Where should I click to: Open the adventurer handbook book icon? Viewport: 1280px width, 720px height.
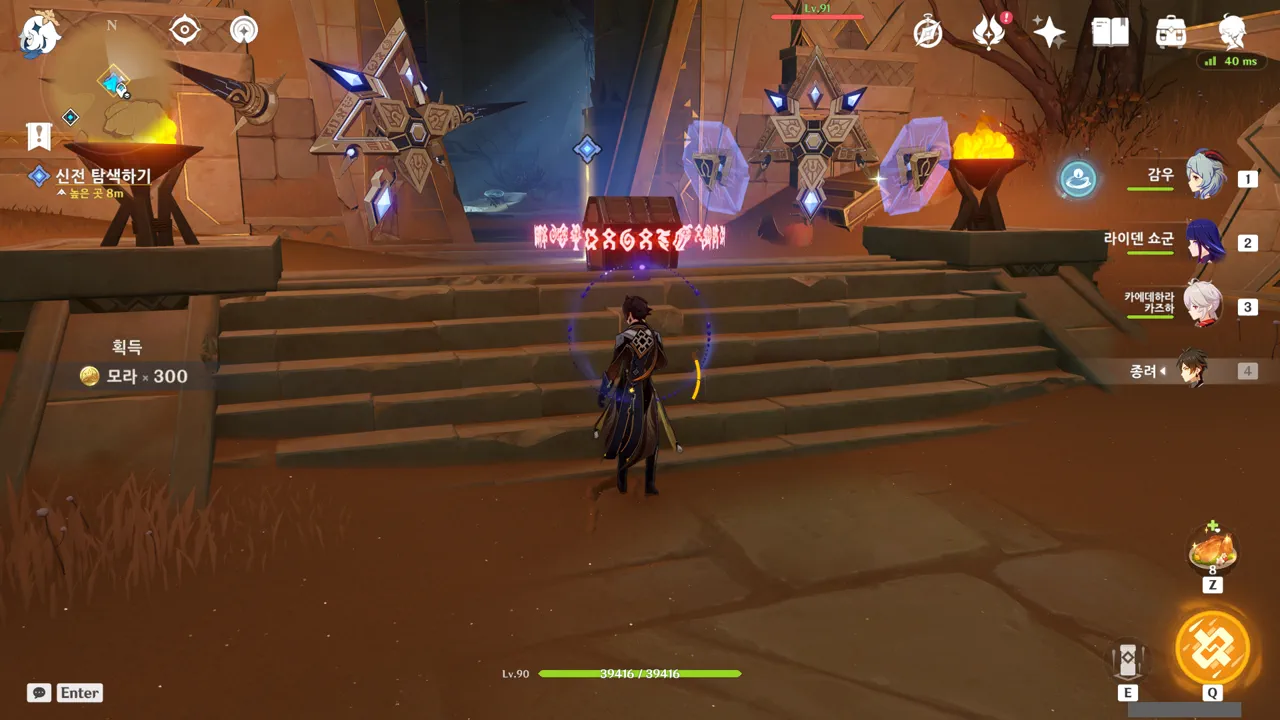pos(1110,32)
